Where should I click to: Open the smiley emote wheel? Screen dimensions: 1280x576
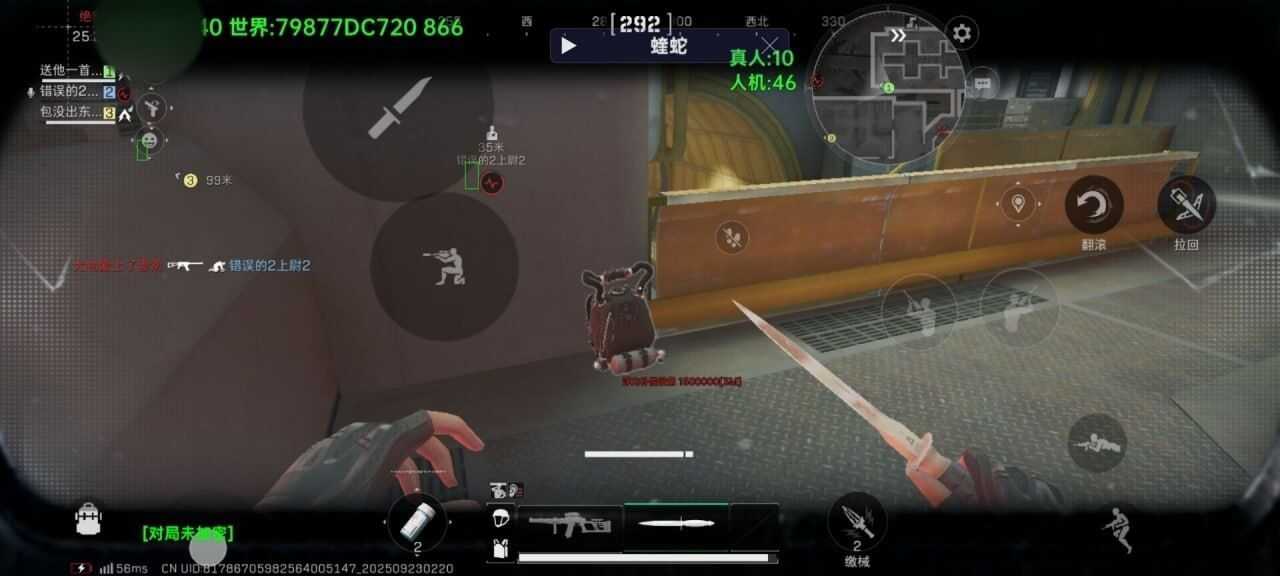(149, 139)
